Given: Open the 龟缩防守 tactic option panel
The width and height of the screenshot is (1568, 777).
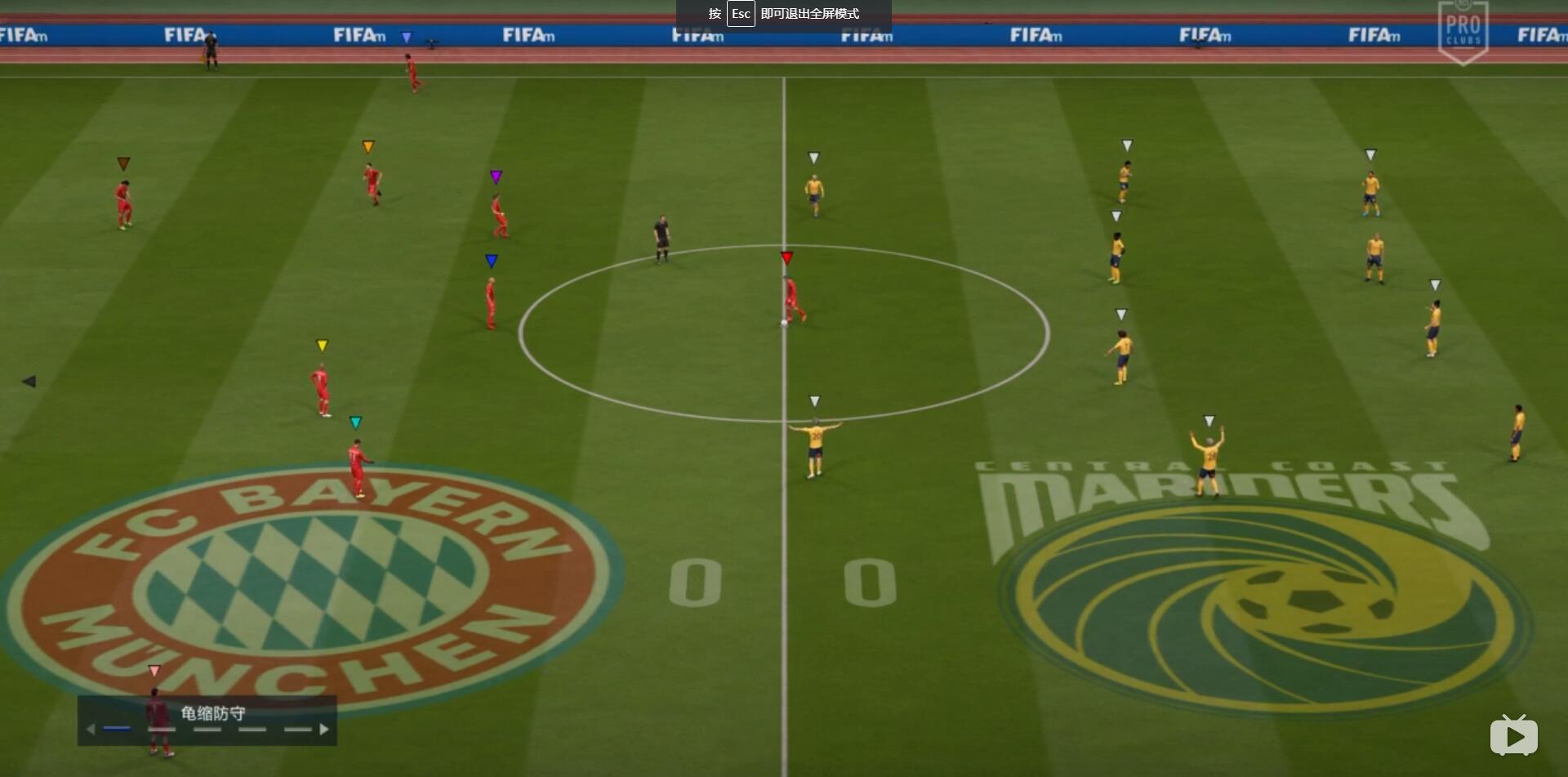Looking at the screenshot, I should [x=215, y=712].
